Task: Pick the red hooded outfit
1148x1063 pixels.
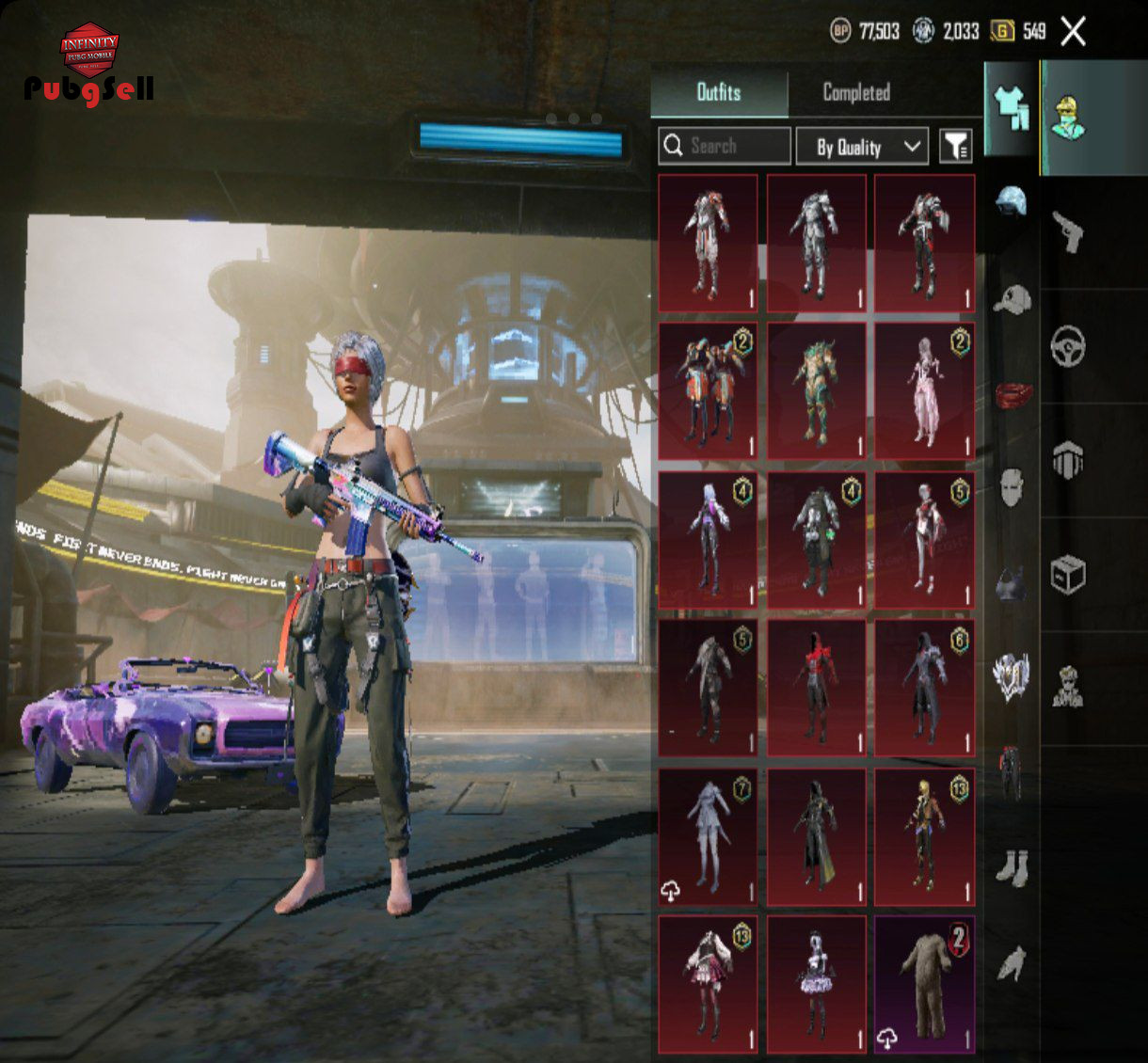Action: 816,688
